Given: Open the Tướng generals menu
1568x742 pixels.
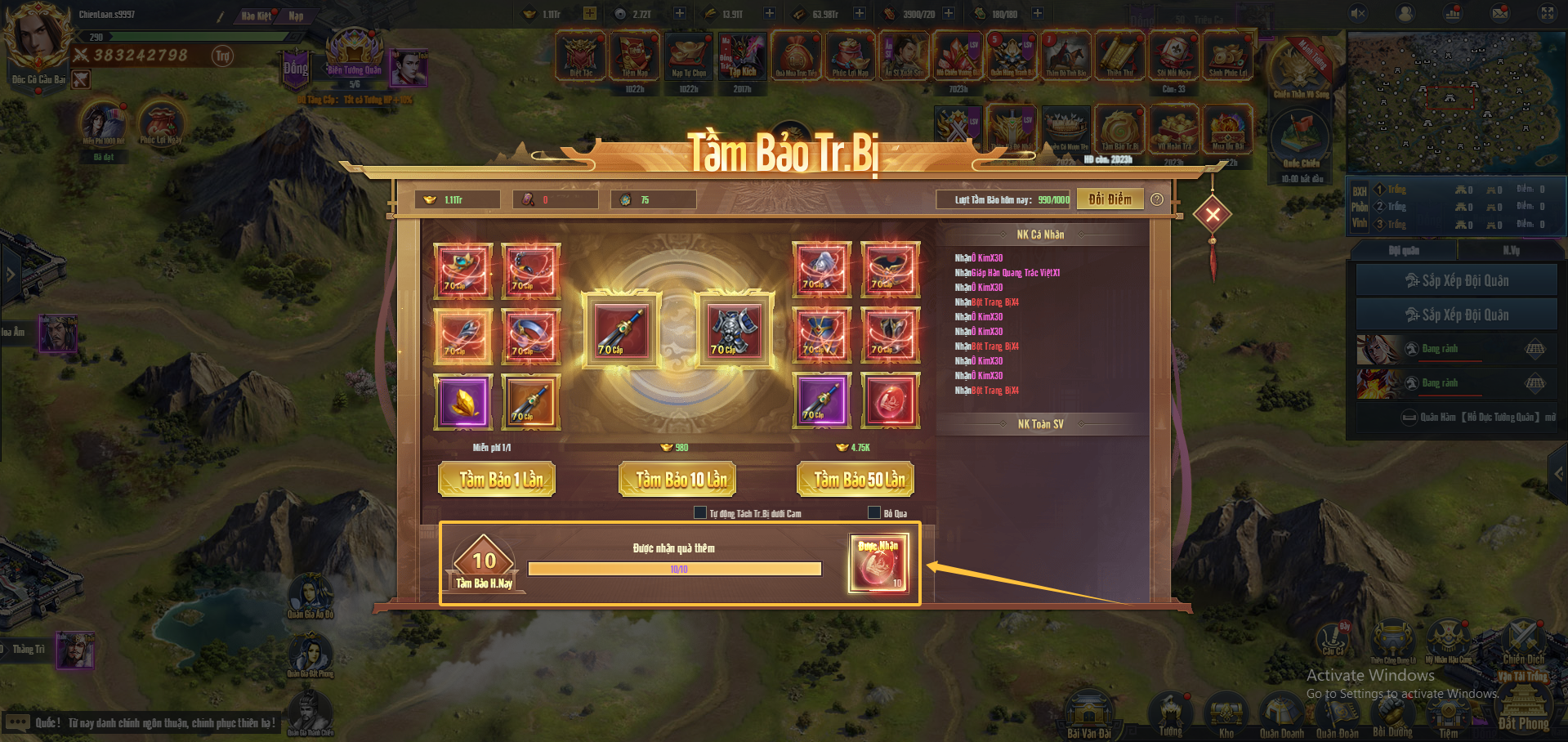Looking at the screenshot, I should point(1170,713).
